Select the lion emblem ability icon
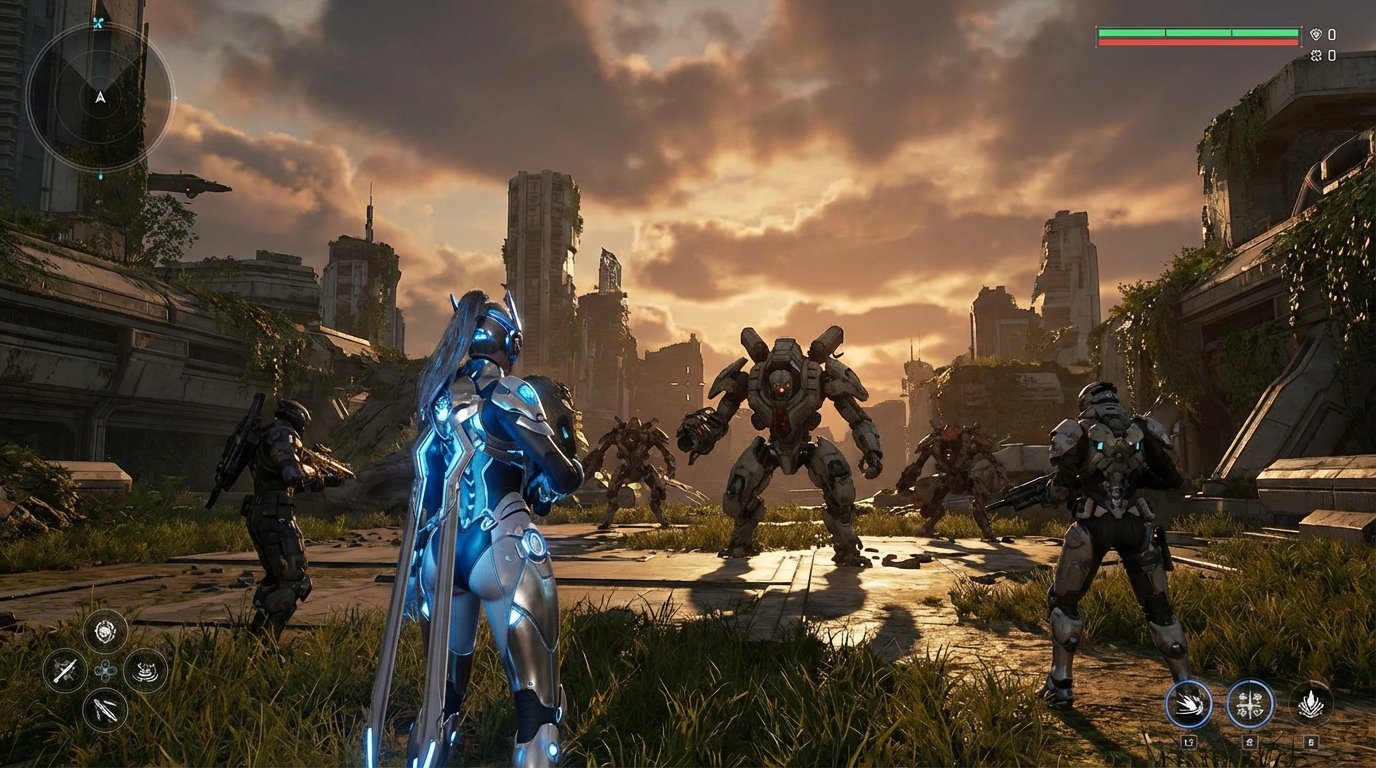1376x768 pixels. [104, 631]
